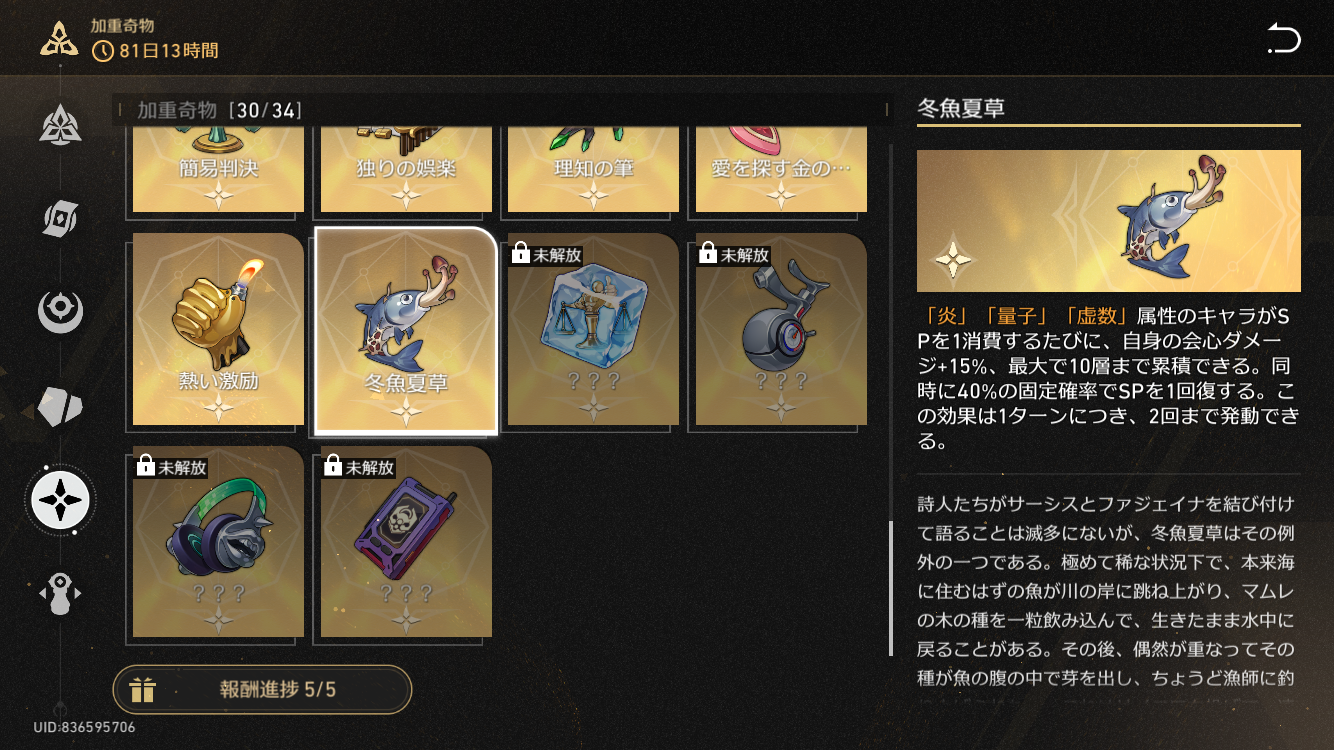Select the 冬魚夏草 fish curio card
Screen dimensions: 1334x750
pos(406,331)
